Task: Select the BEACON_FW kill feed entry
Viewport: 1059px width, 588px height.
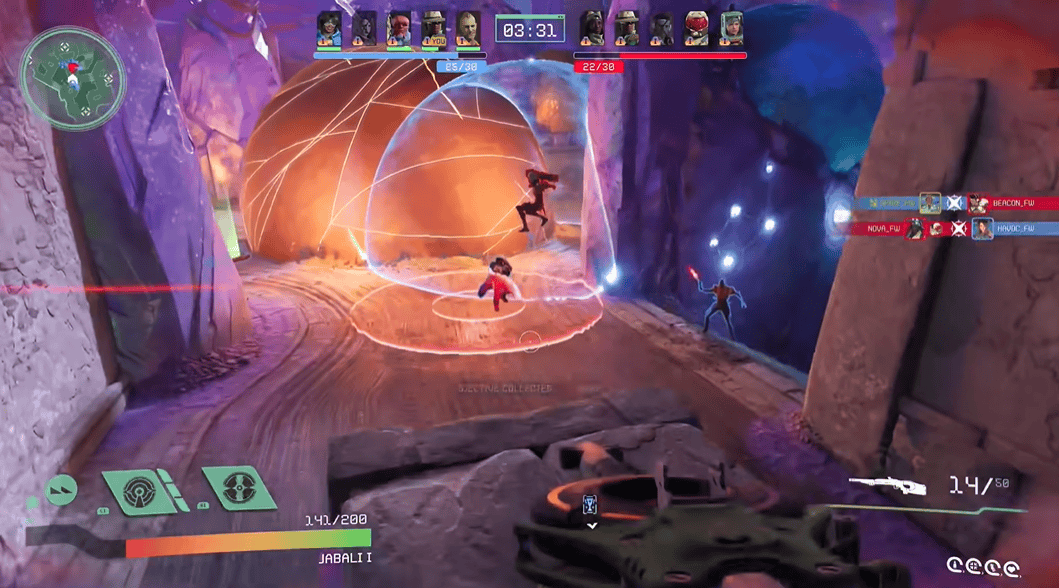Action: tap(1012, 203)
